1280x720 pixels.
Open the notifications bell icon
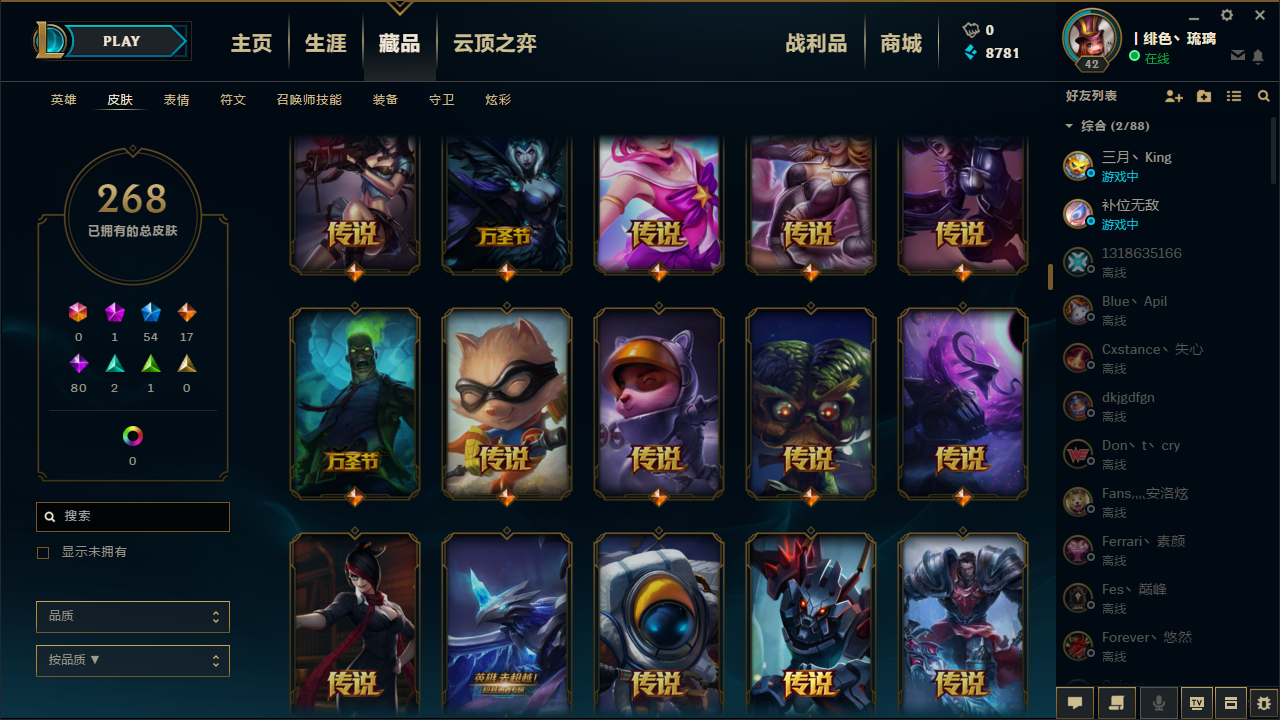pyautogui.click(x=1259, y=58)
